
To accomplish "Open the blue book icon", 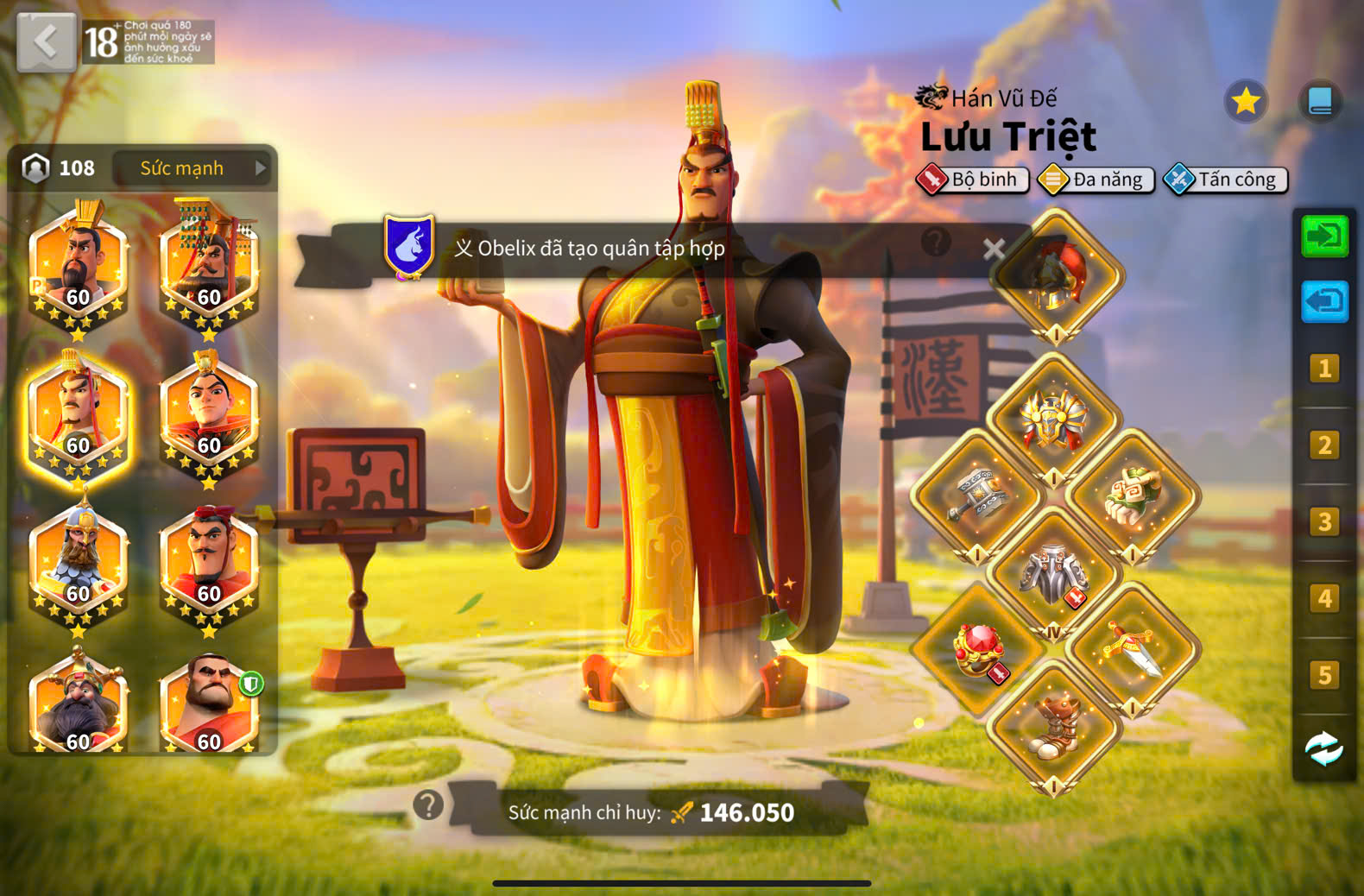I will pyautogui.click(x=1319, y=102).
